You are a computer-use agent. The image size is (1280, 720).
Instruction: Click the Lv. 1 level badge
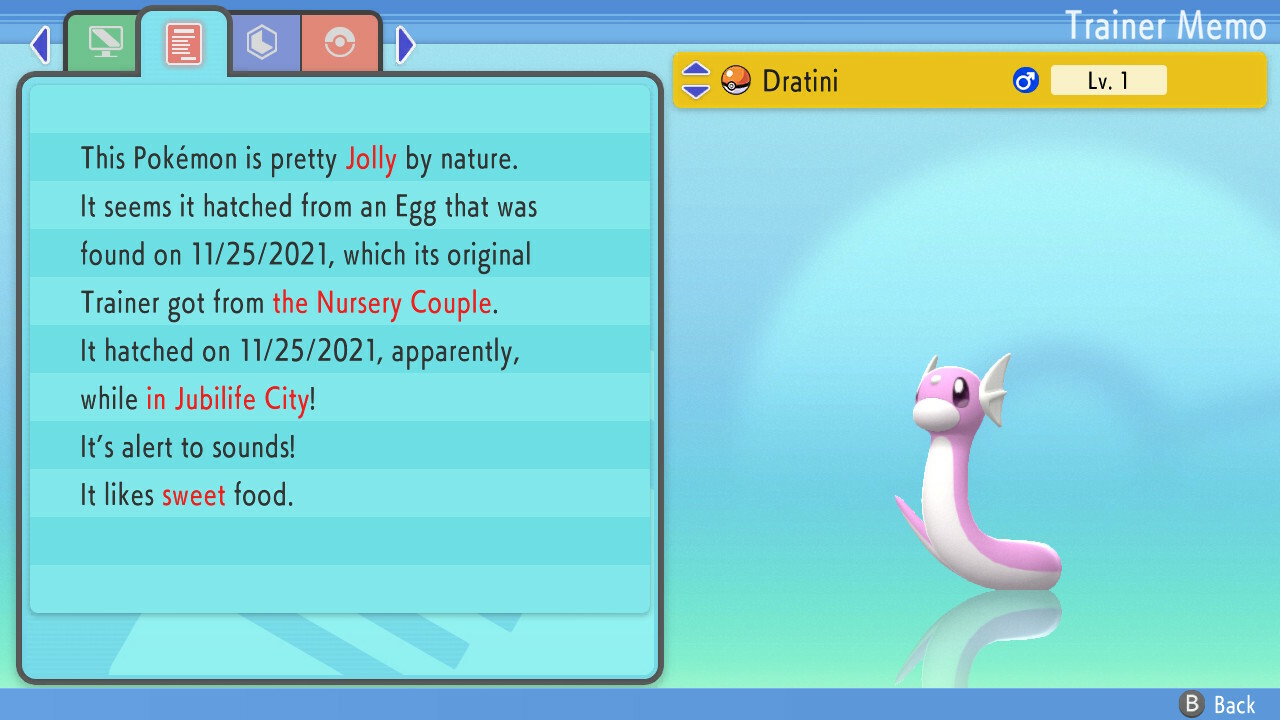(x=1109, y=80)
